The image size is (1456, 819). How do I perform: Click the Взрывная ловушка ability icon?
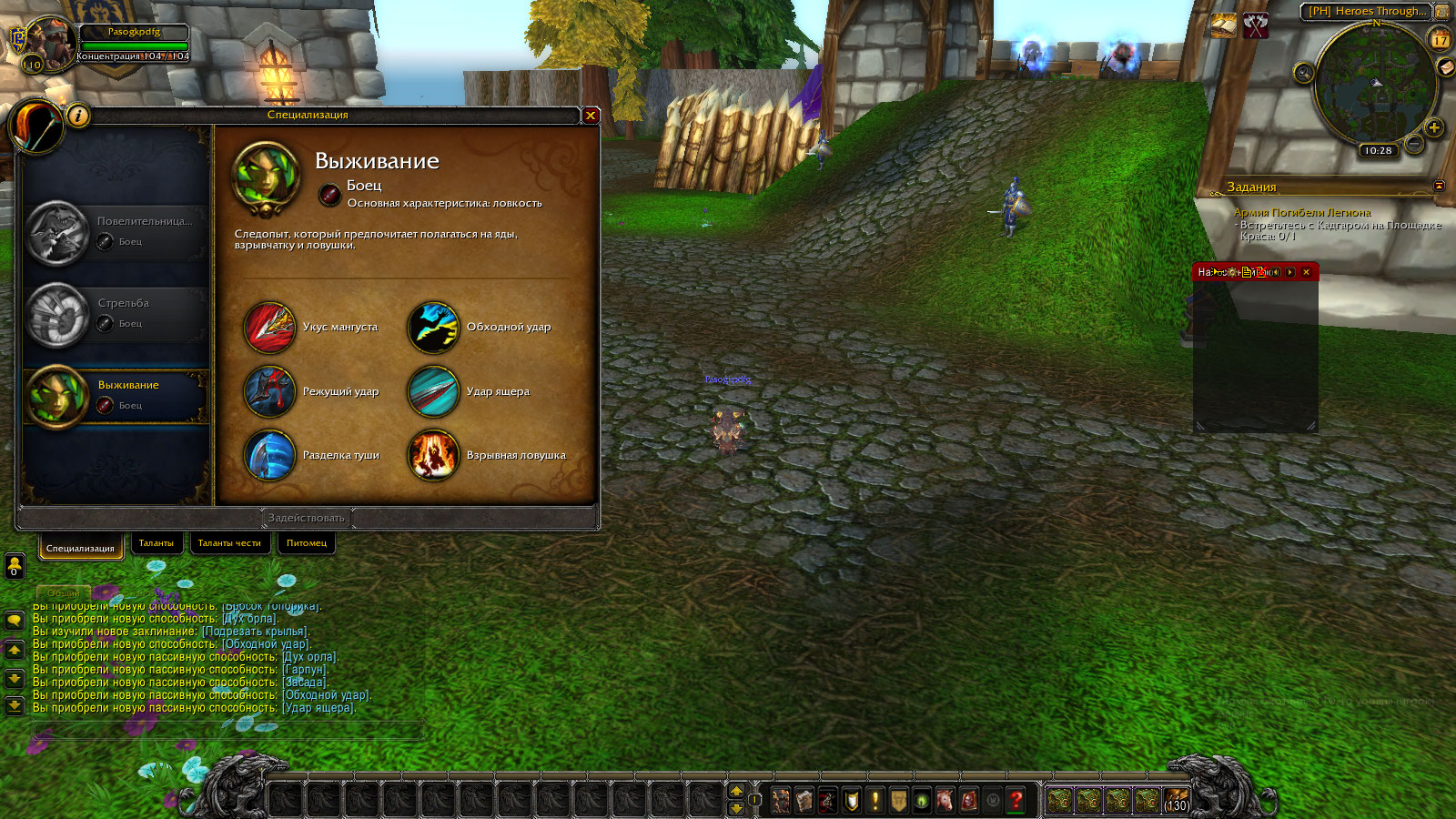pyautogui.click(x=433, y=455)
